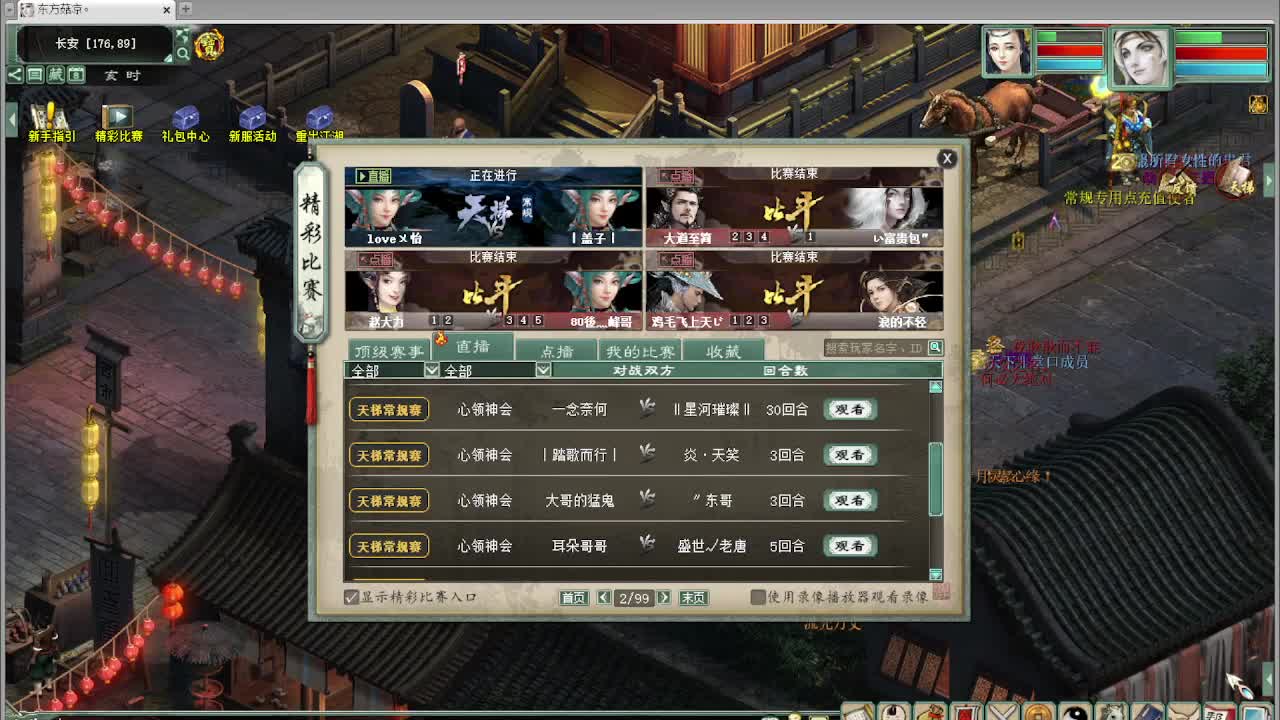The height and width of the screenshot is (720, 1280).
Task: Jump to the last page with 末页
Action: [693, 597]
